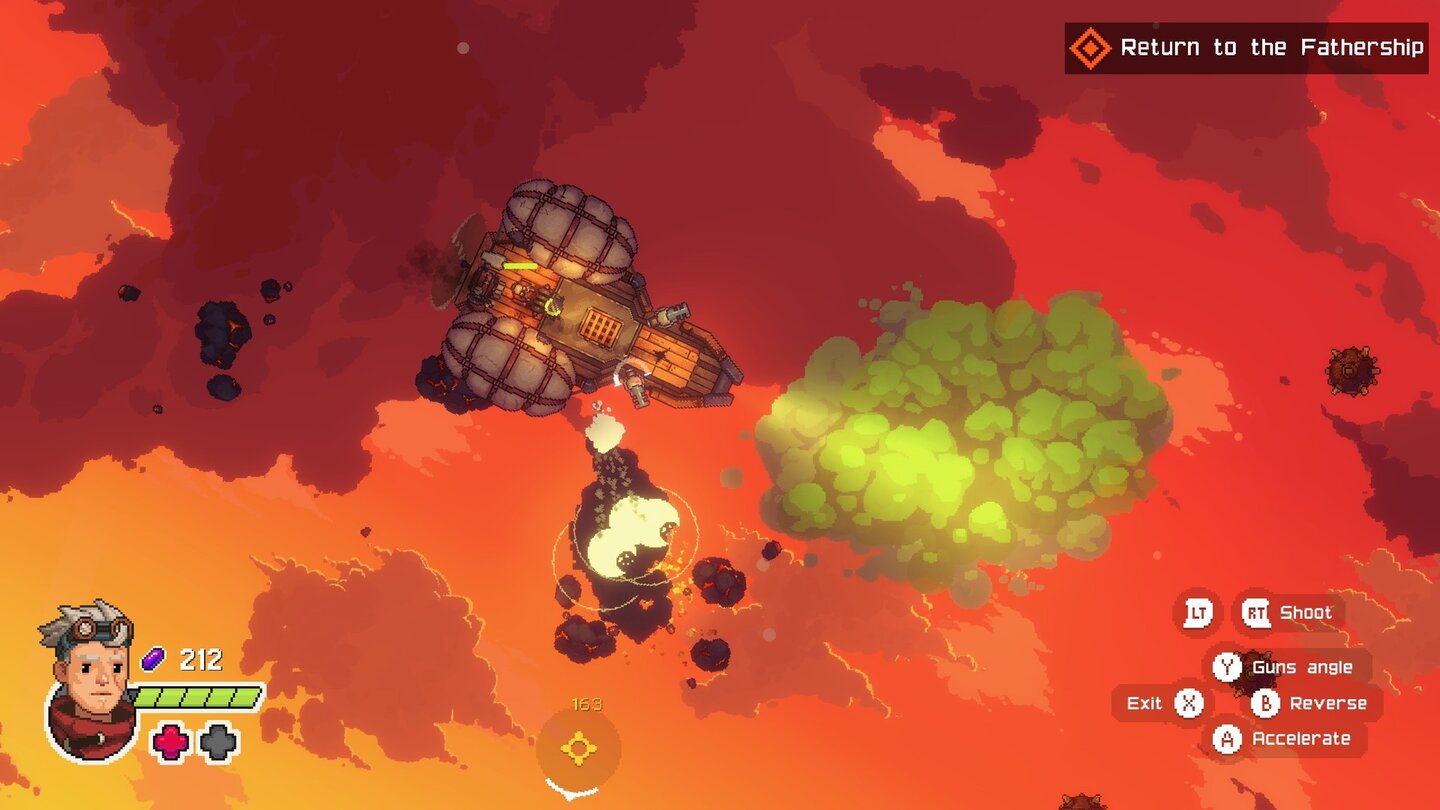This screenshot has width=1440, height=810.
Task: Click the grey-haired pilot portrait
Action: click(x=89, y=678)
